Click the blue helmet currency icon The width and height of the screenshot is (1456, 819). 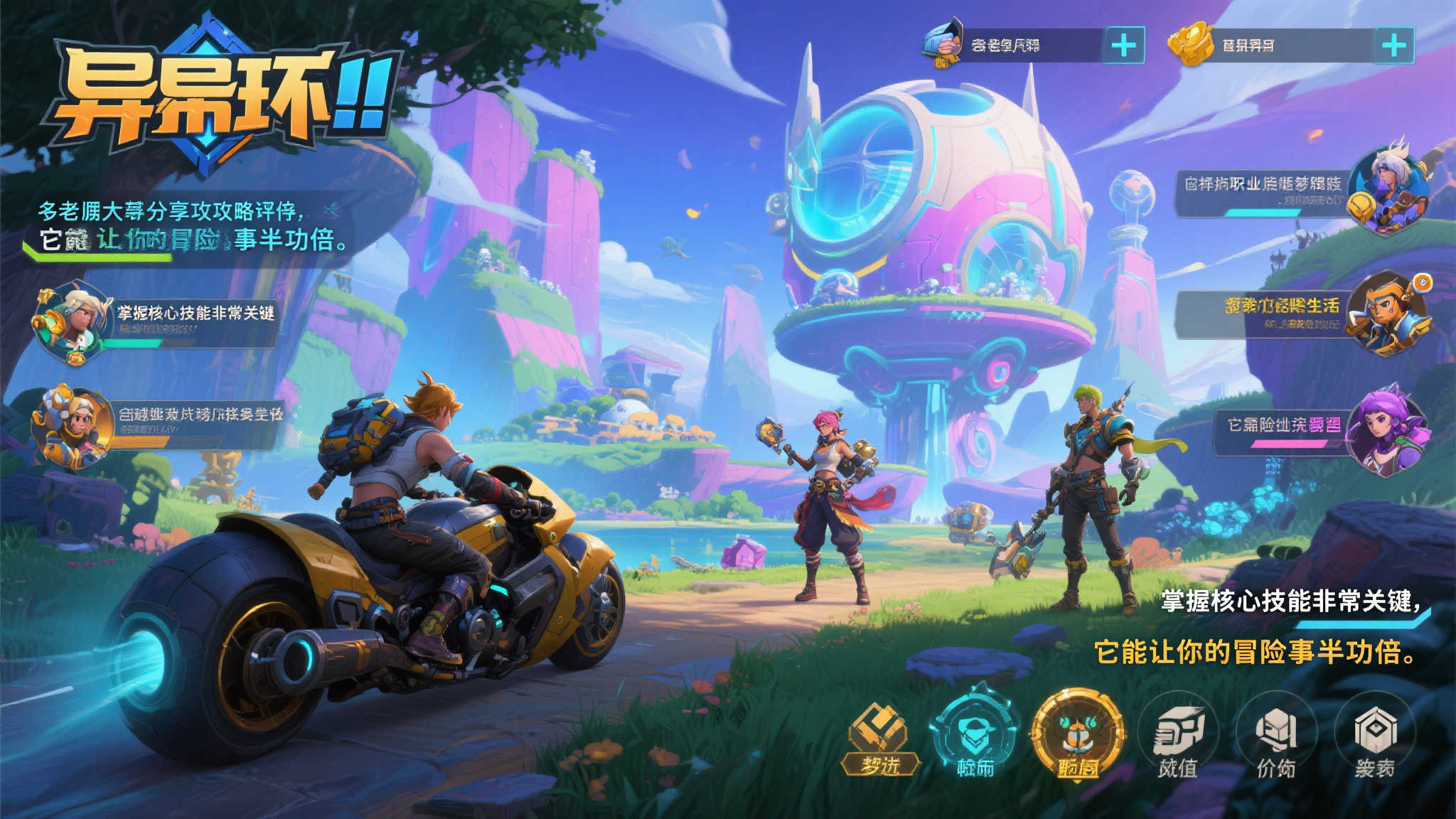pos(942,44)
